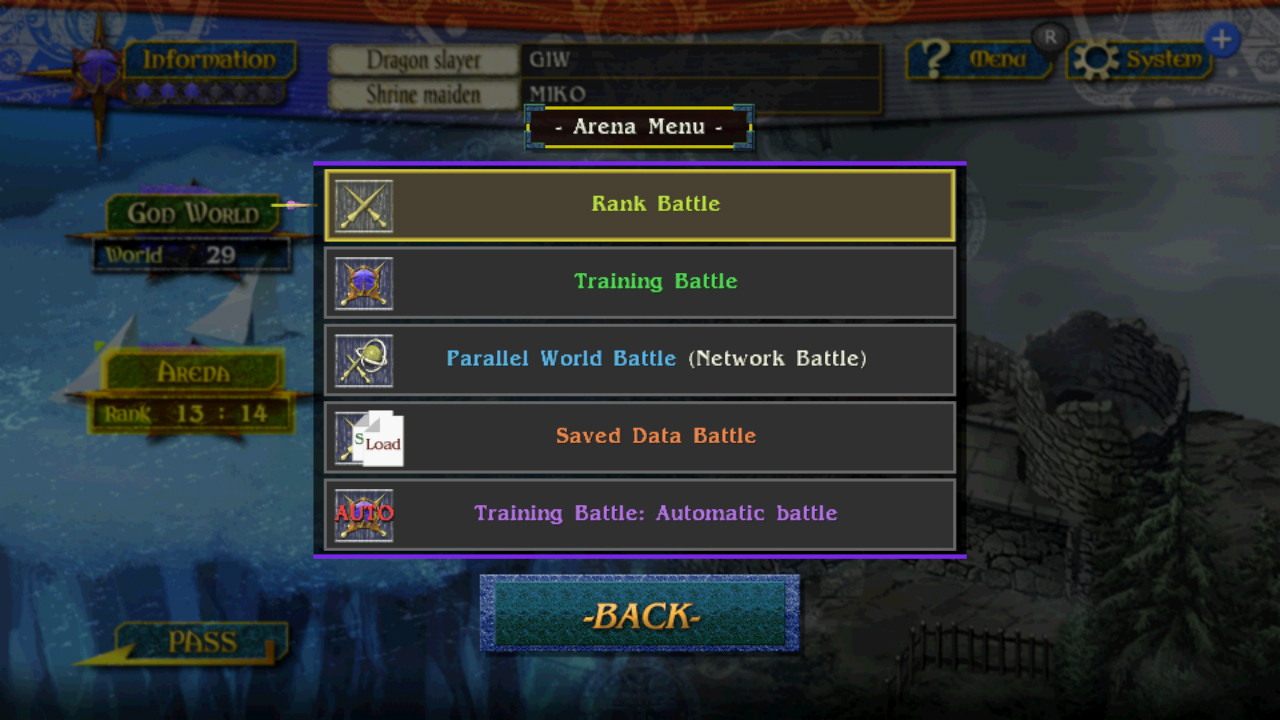1280x720 pixels.
Task: Click the gear System icon
Action: [x=1140, y=59]
